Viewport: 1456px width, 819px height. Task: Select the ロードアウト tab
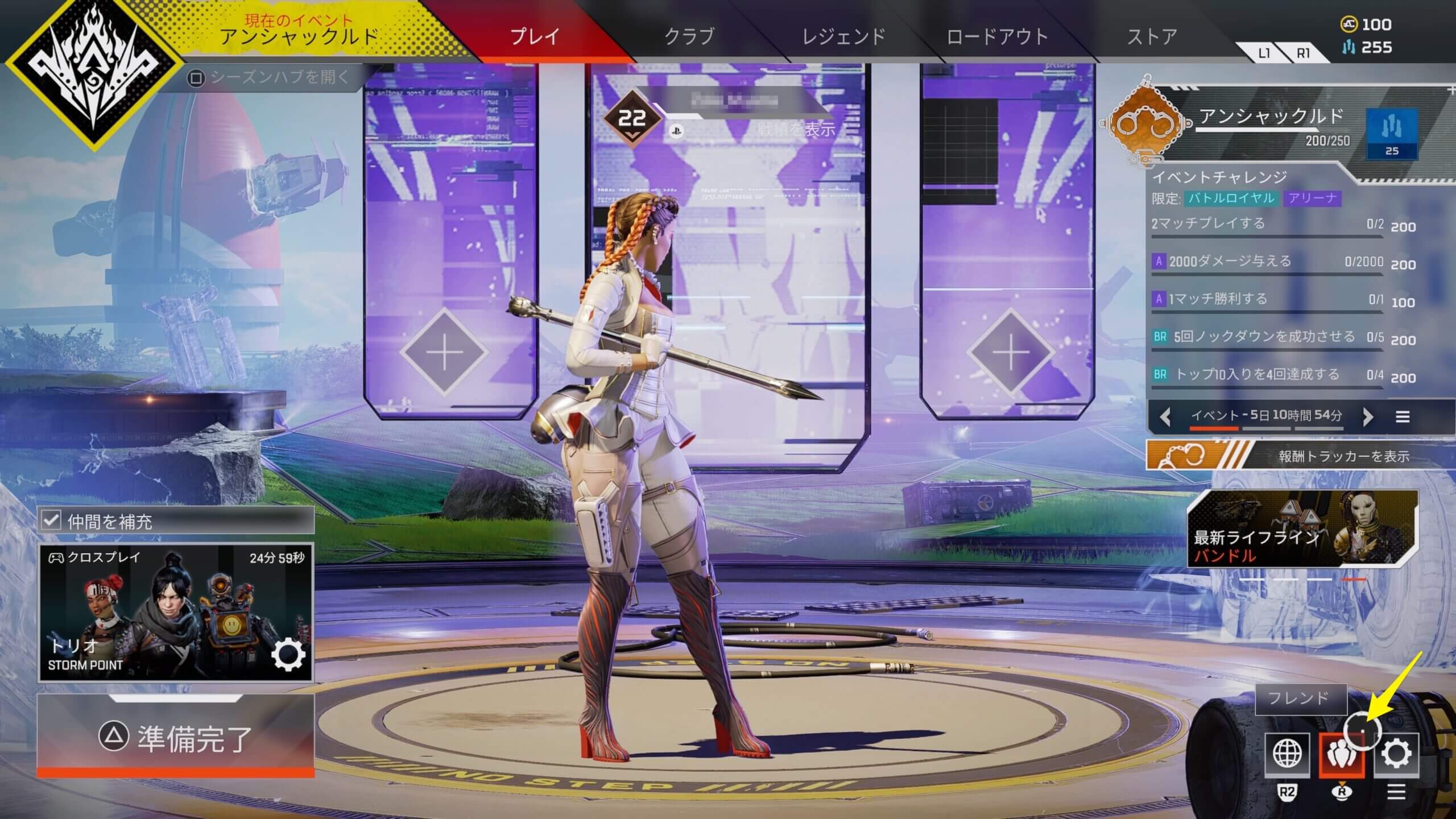[x=997, y=37]
